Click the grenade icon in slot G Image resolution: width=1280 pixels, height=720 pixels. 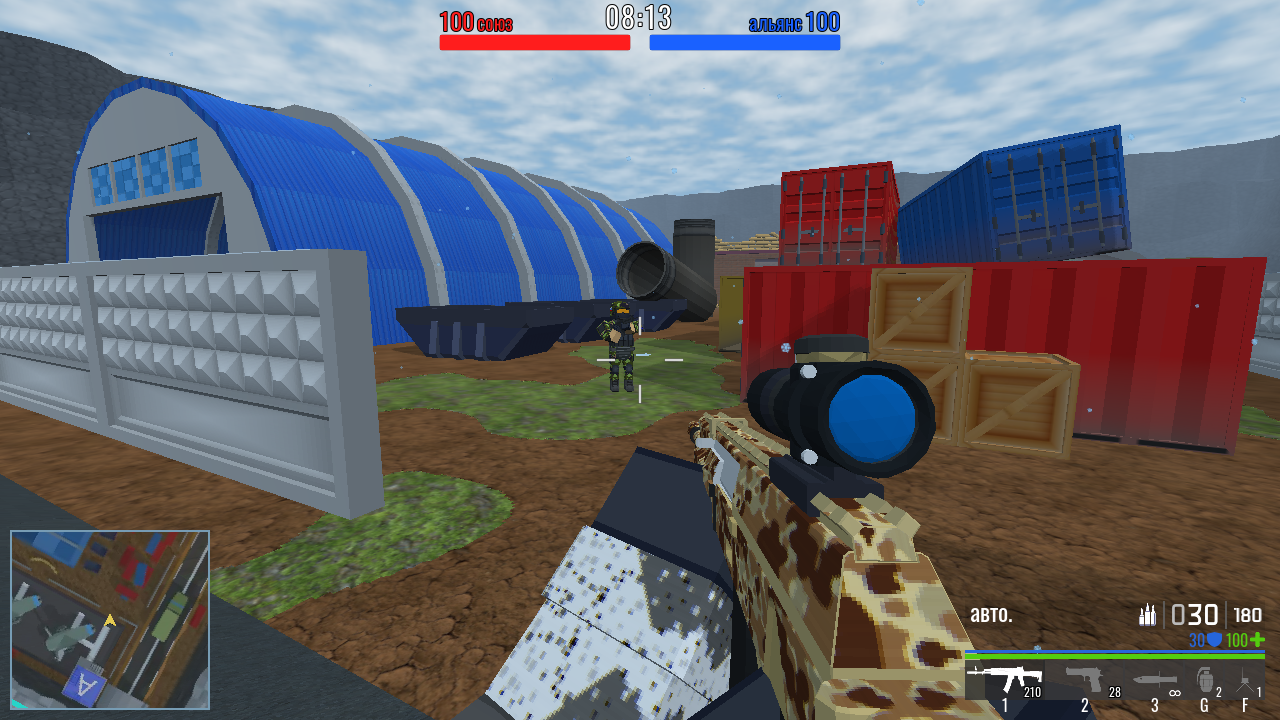[1205, 680]
